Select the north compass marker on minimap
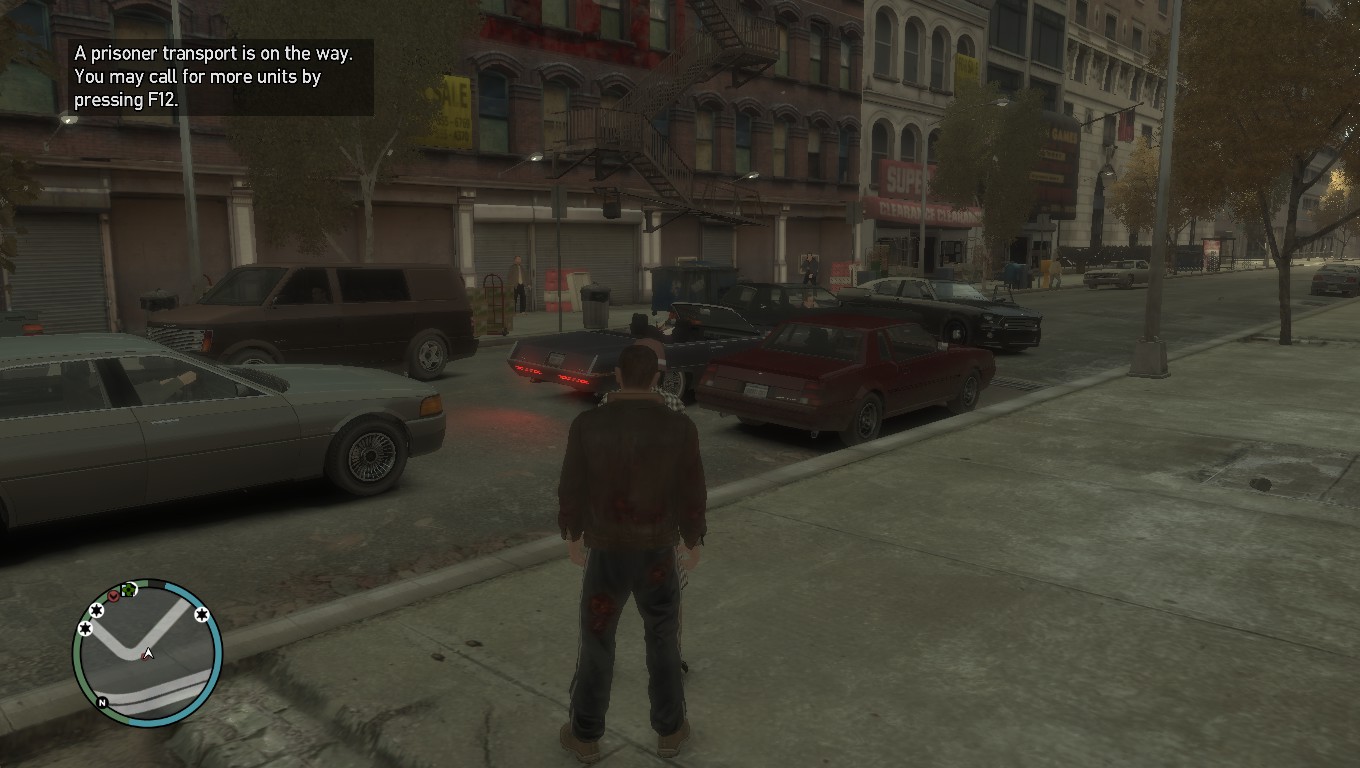1360x768 pixels. click(x=102, y=703)
